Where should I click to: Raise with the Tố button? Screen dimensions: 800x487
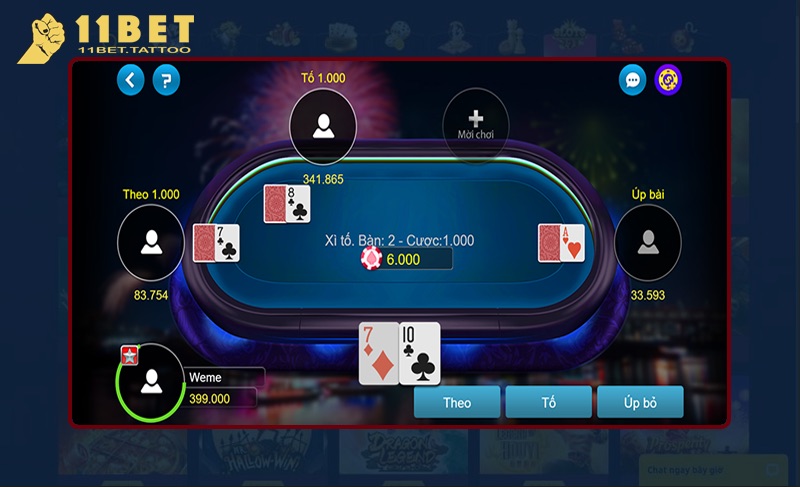pos(548,402)
